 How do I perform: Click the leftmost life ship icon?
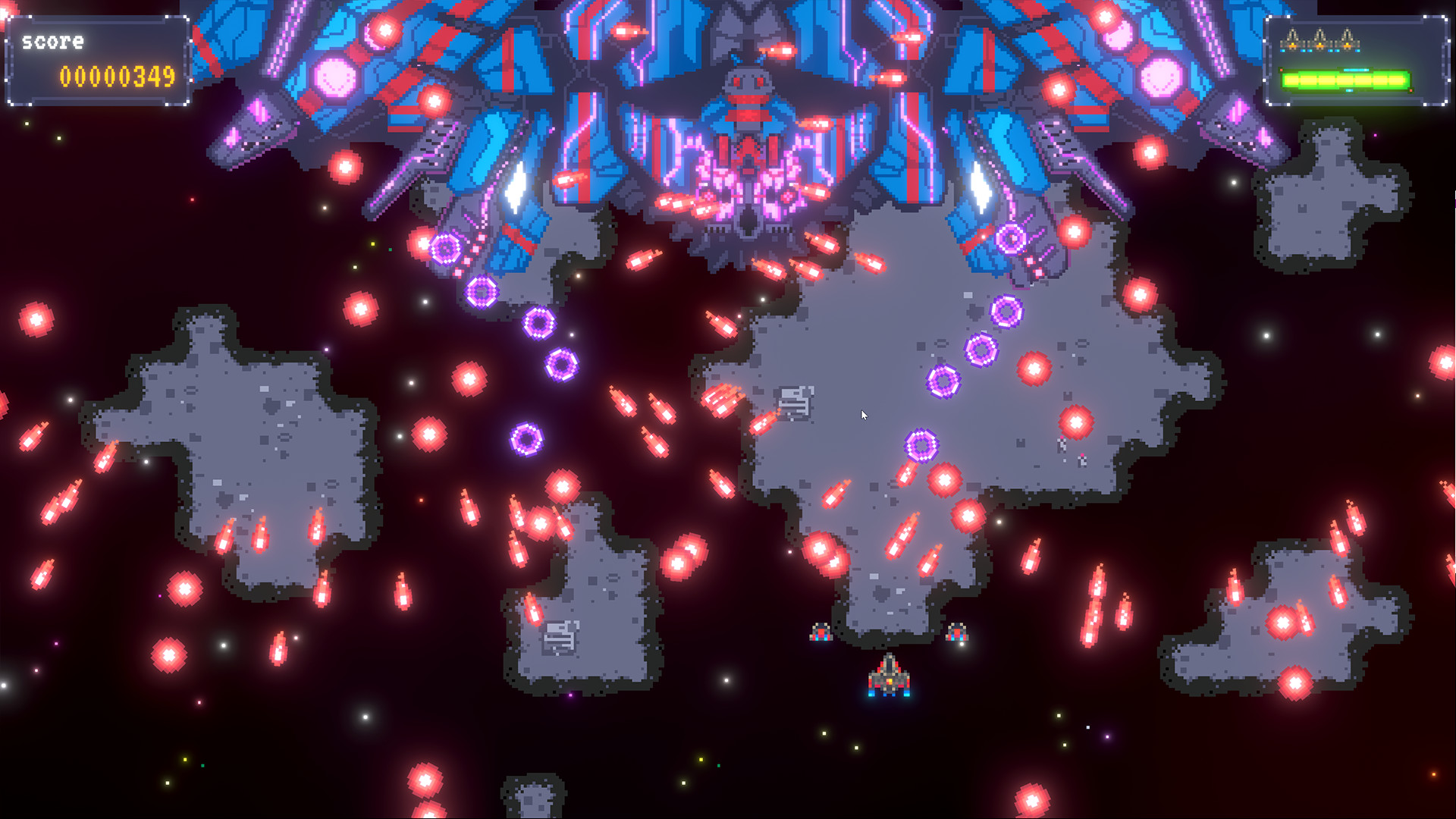pos(1292,39)
